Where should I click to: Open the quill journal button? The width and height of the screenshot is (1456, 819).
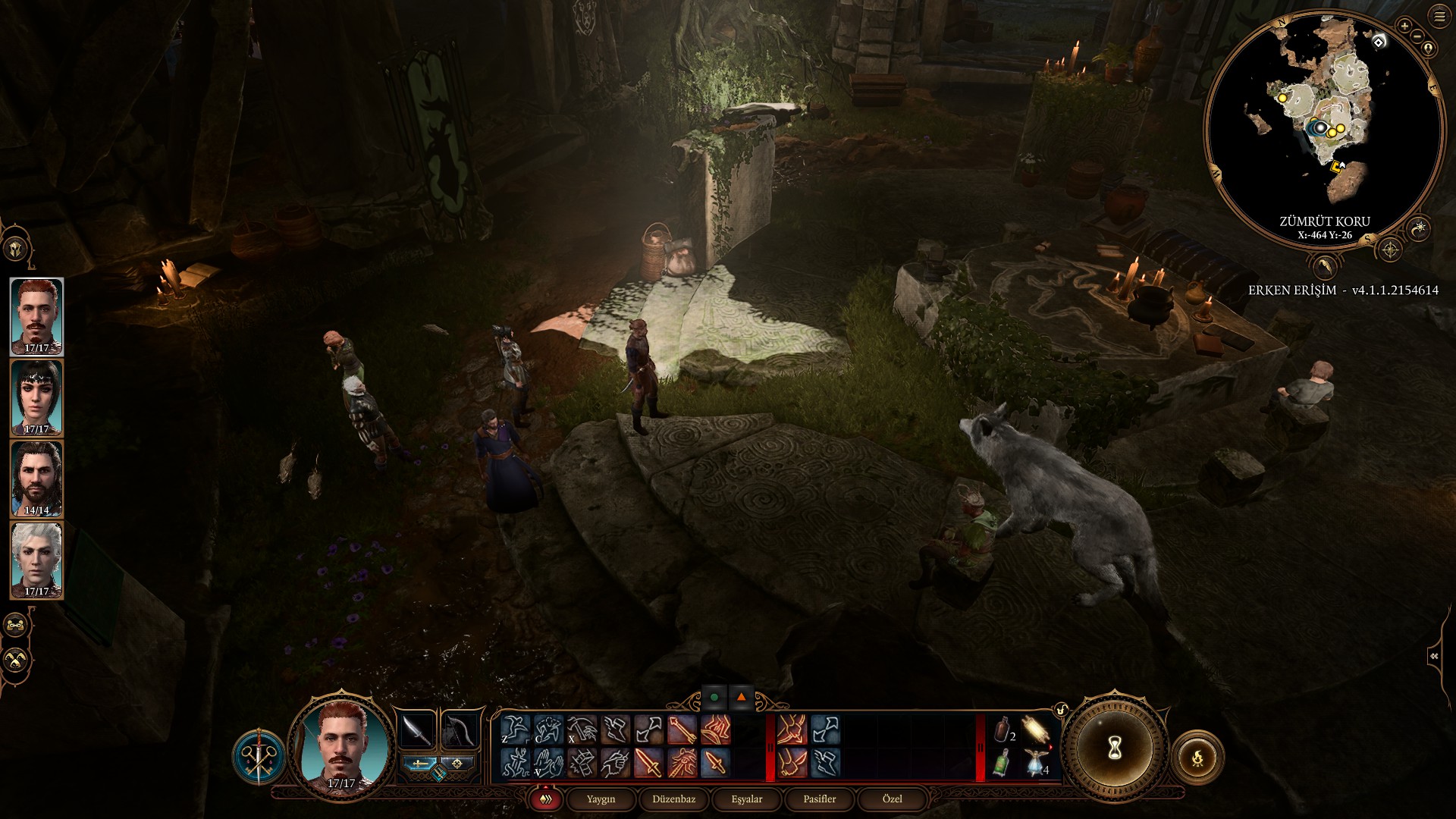pyautogui.click(x=1325, y=266)
